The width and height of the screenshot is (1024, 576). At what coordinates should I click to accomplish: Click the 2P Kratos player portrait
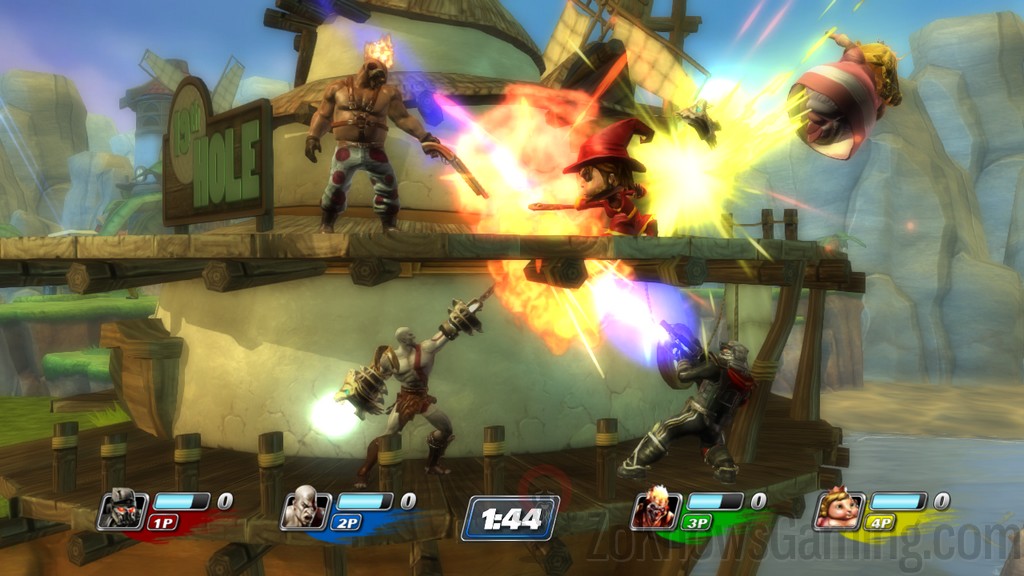point(305,511)
